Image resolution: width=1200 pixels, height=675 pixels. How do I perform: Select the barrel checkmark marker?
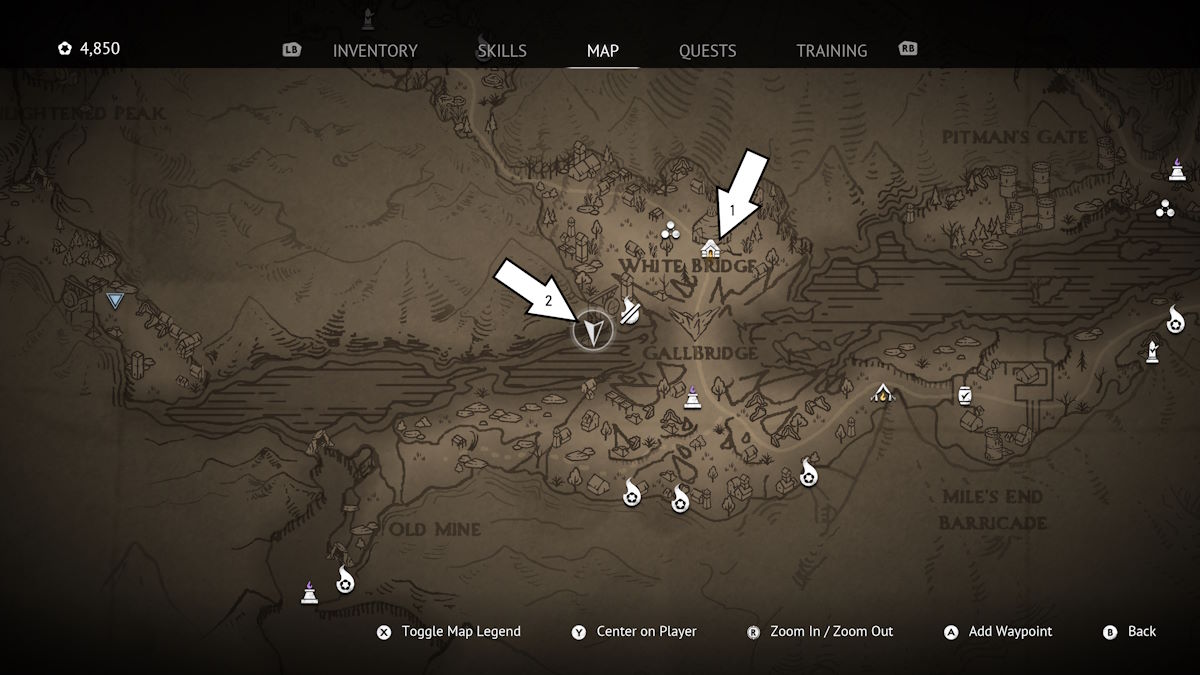pos(965,395)
